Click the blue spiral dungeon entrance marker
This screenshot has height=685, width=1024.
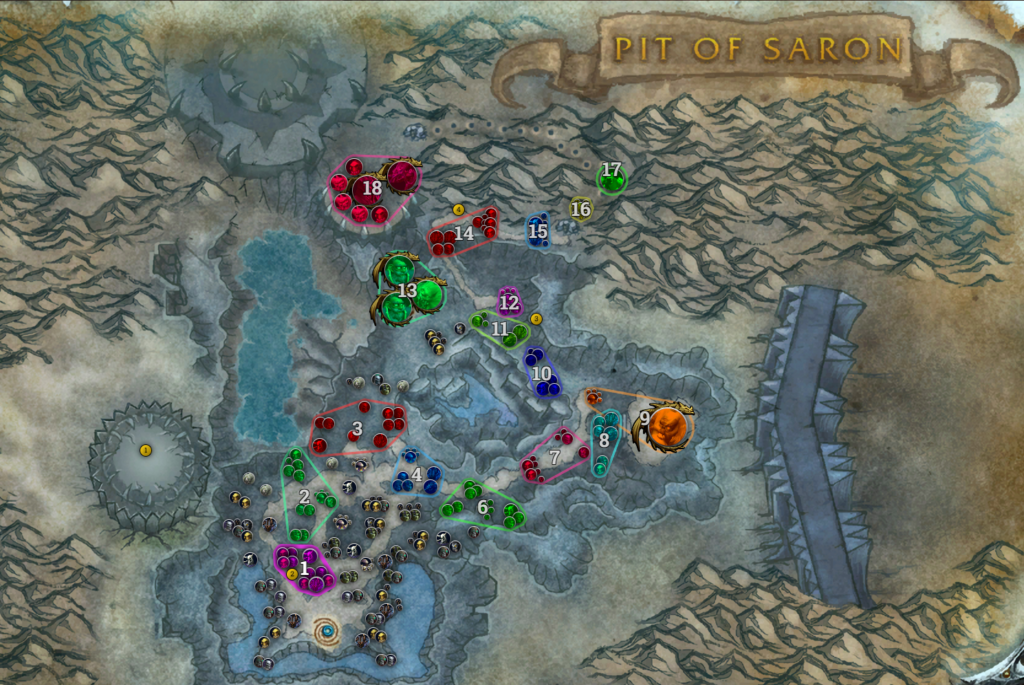click(327, 632)
